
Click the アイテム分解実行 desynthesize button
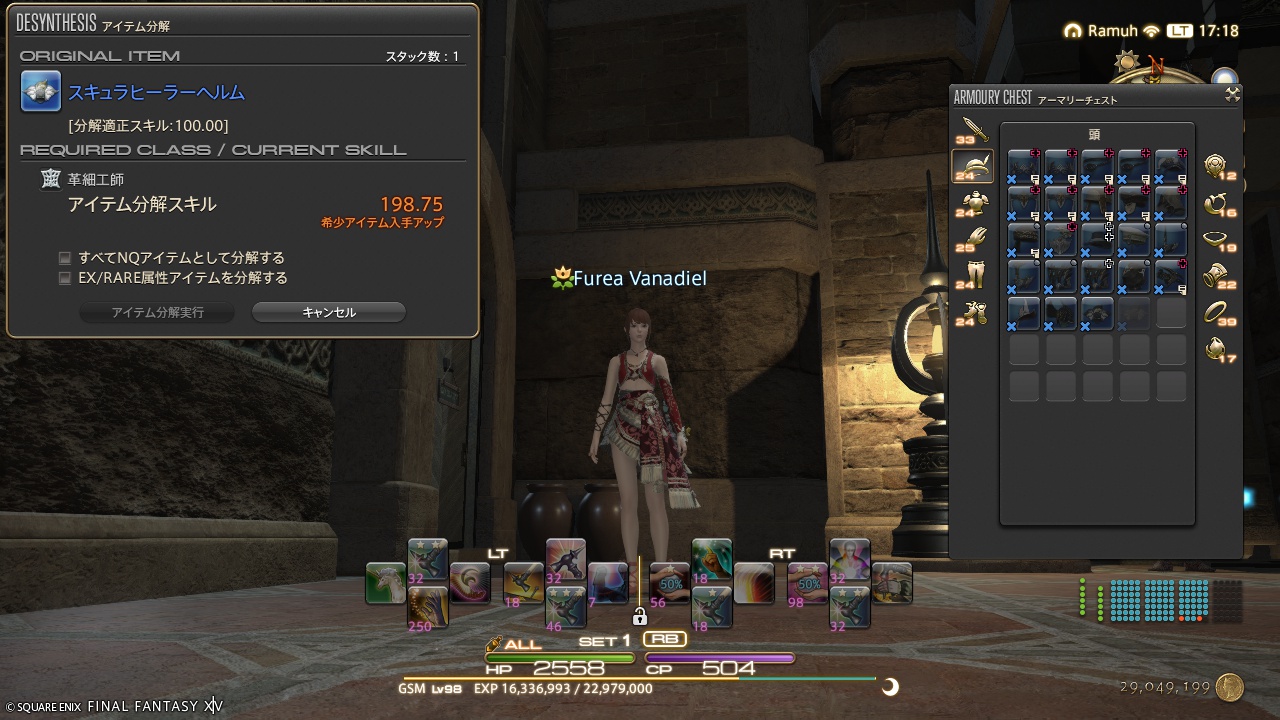tap(157, 312)
